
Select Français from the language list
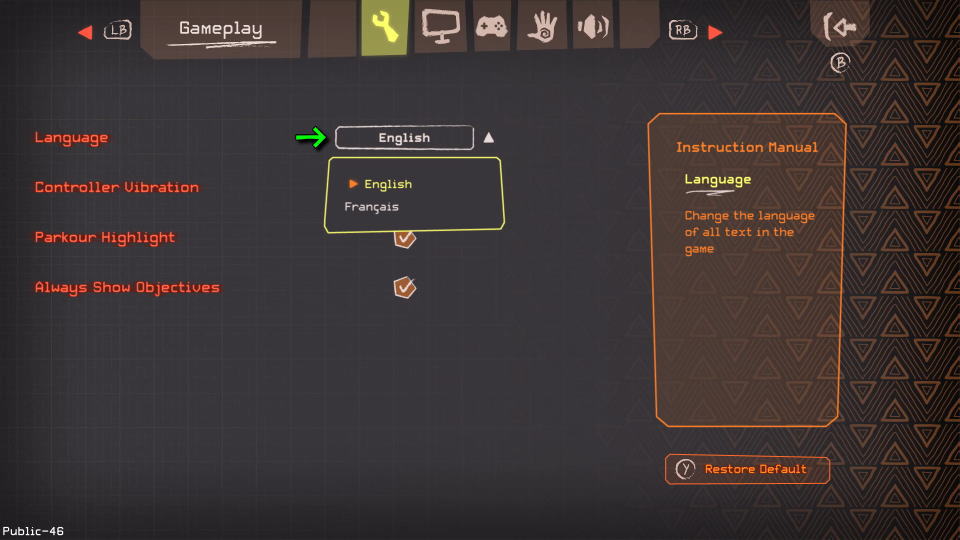[371, 207]
